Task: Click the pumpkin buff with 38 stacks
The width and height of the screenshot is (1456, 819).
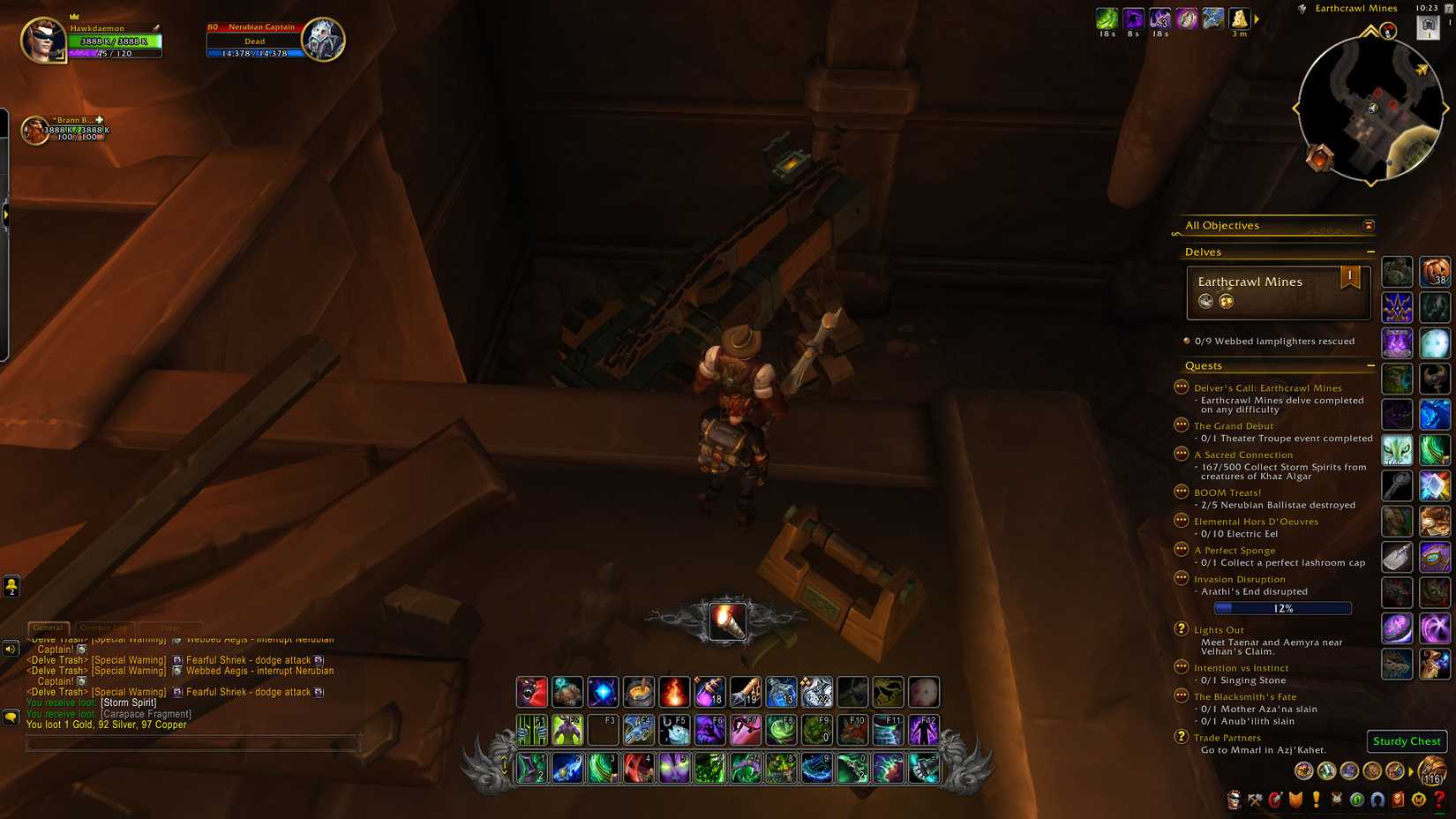Action: (x=1435, y=274)
